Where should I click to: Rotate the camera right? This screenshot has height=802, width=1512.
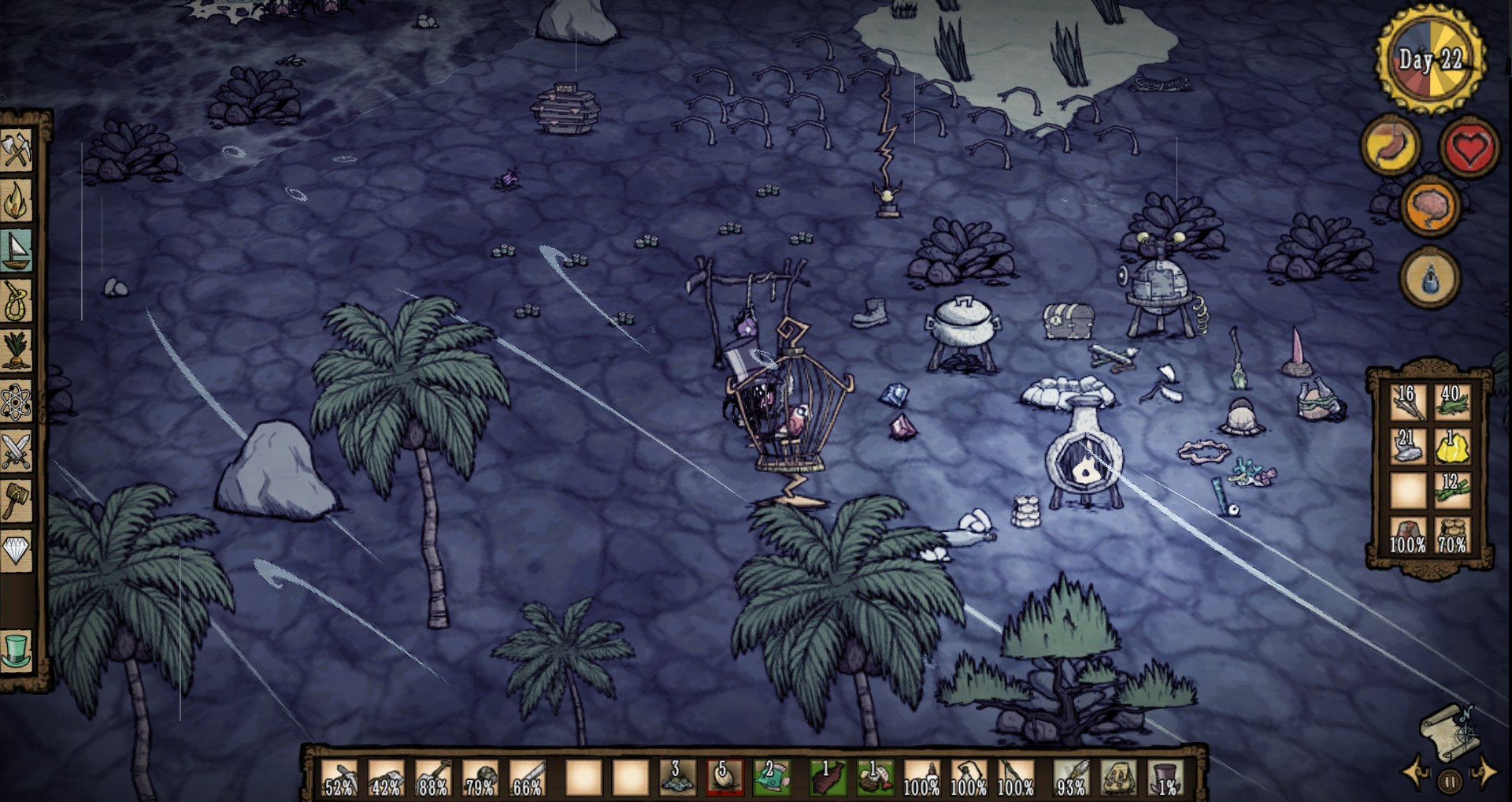1484,773
